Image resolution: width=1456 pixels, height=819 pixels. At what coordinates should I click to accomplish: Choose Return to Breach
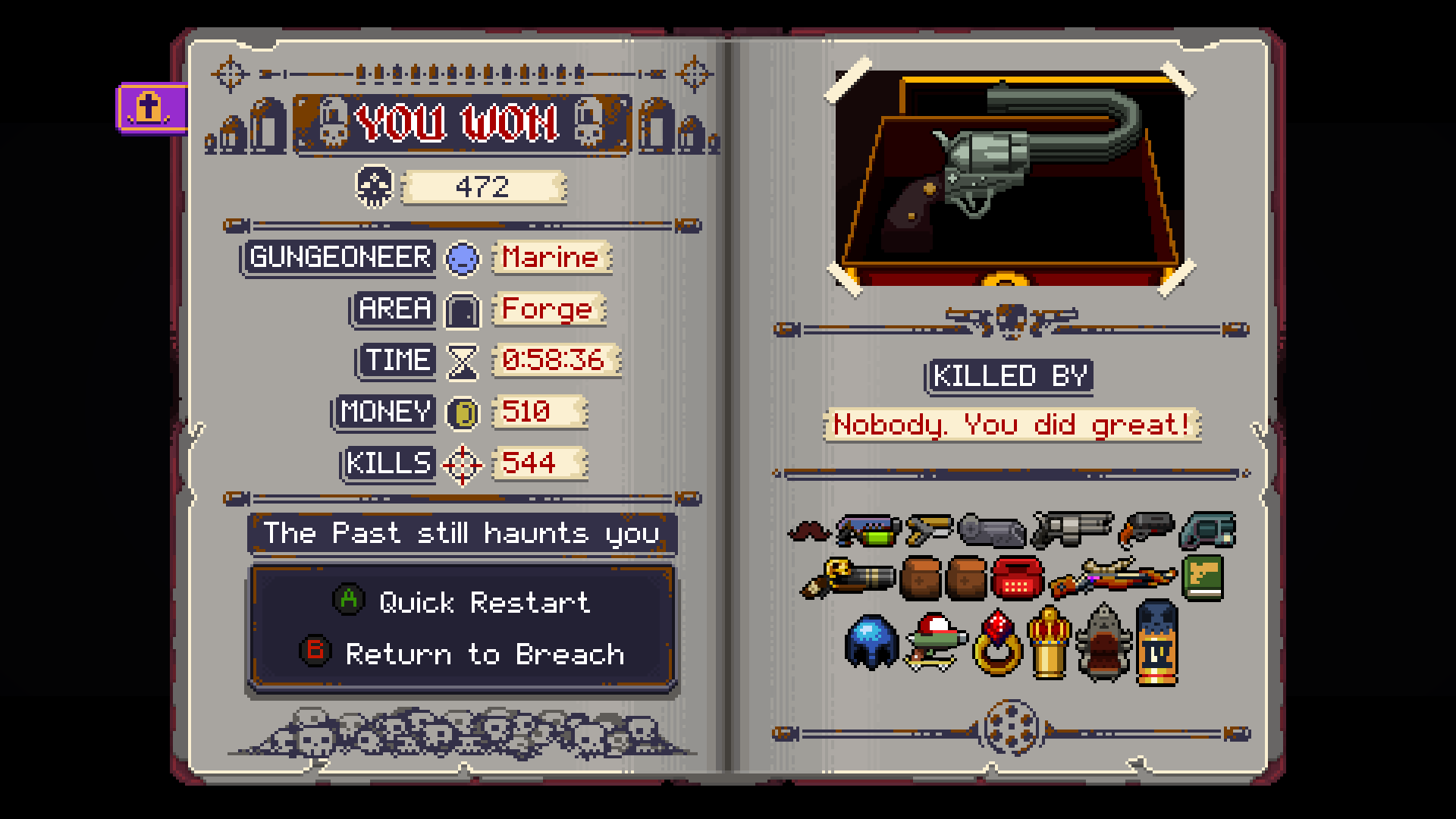click(485, 654)
